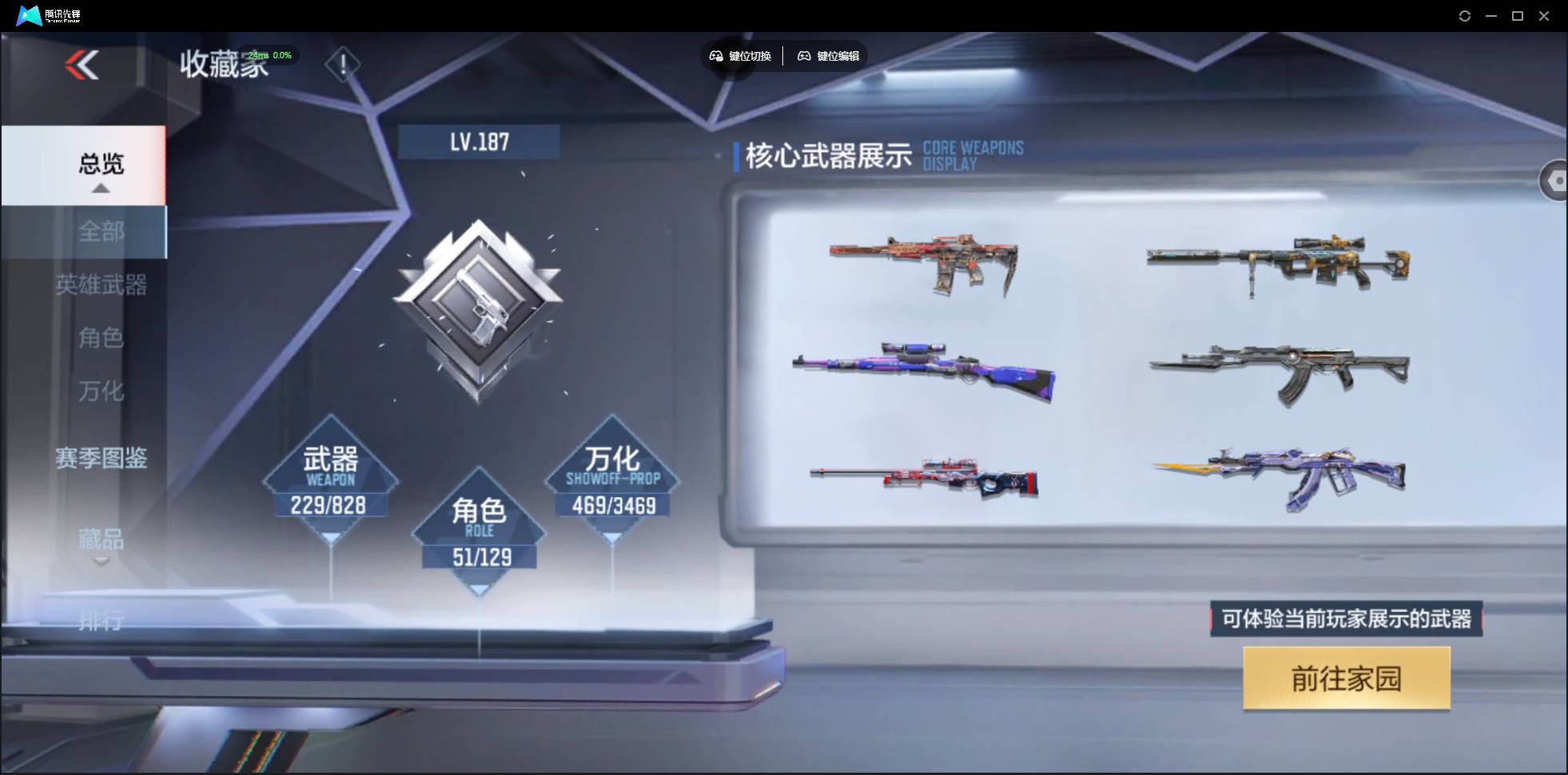1568x775 pixels.
Task: Open the floating settings gear on right edge
Action: [1556, 180]
